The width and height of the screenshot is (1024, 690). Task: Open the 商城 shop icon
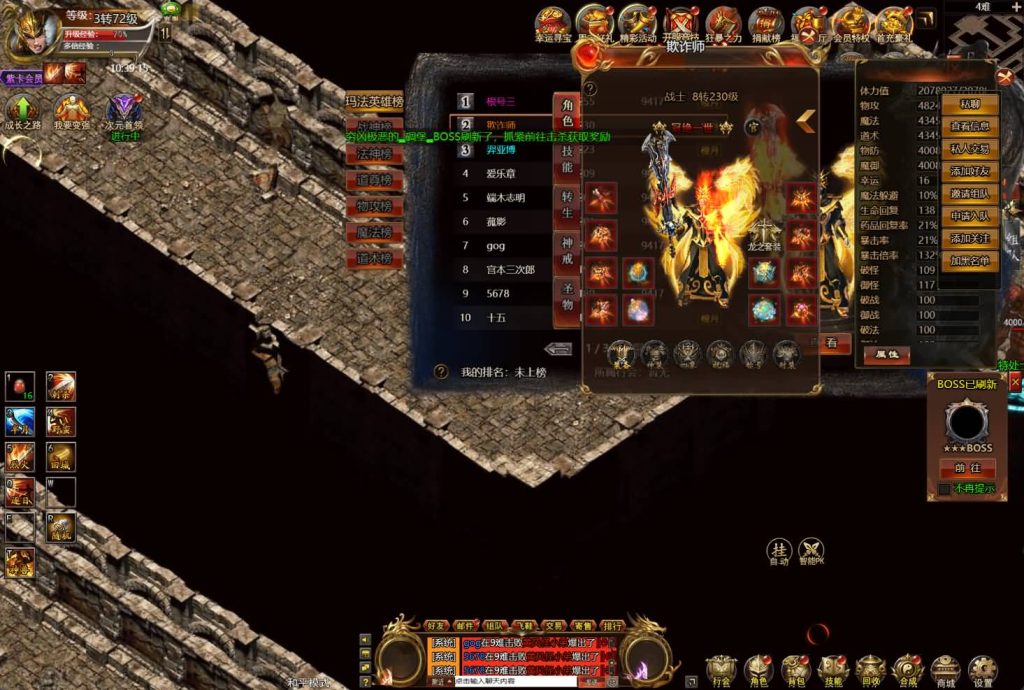[944, 669]
